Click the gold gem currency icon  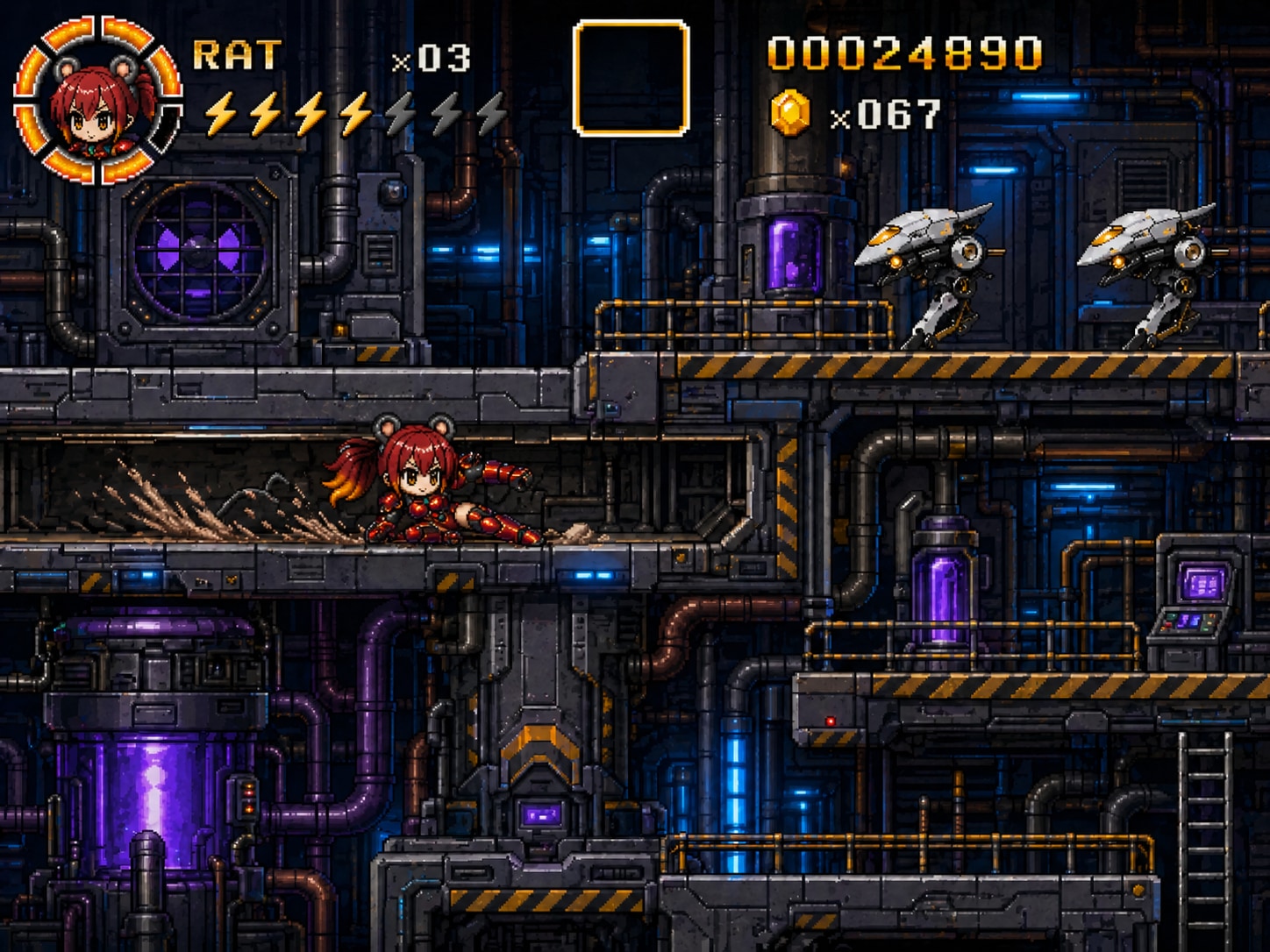pyautogui.click(x=789, y=113)
